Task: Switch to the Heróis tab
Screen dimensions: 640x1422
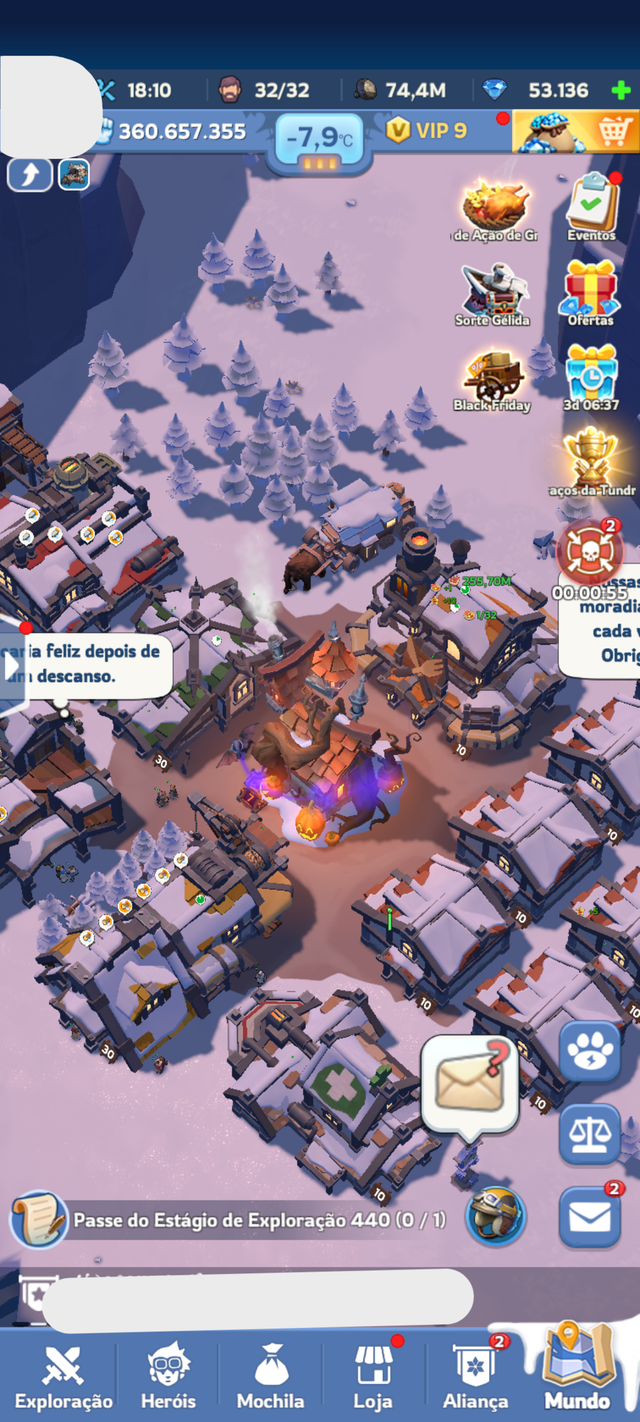Action: 168,1375
